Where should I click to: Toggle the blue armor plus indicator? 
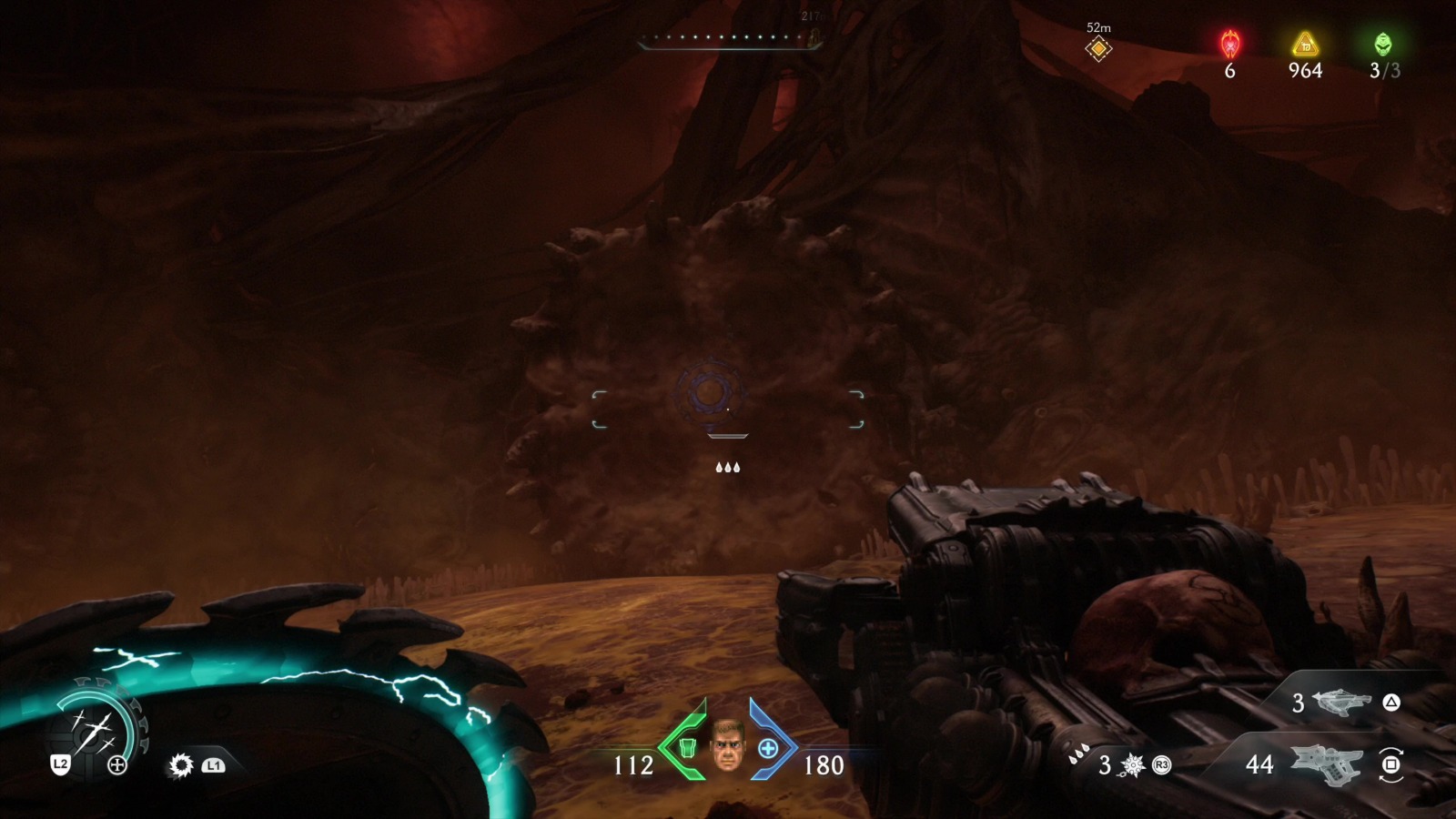[x=769, y=748]
